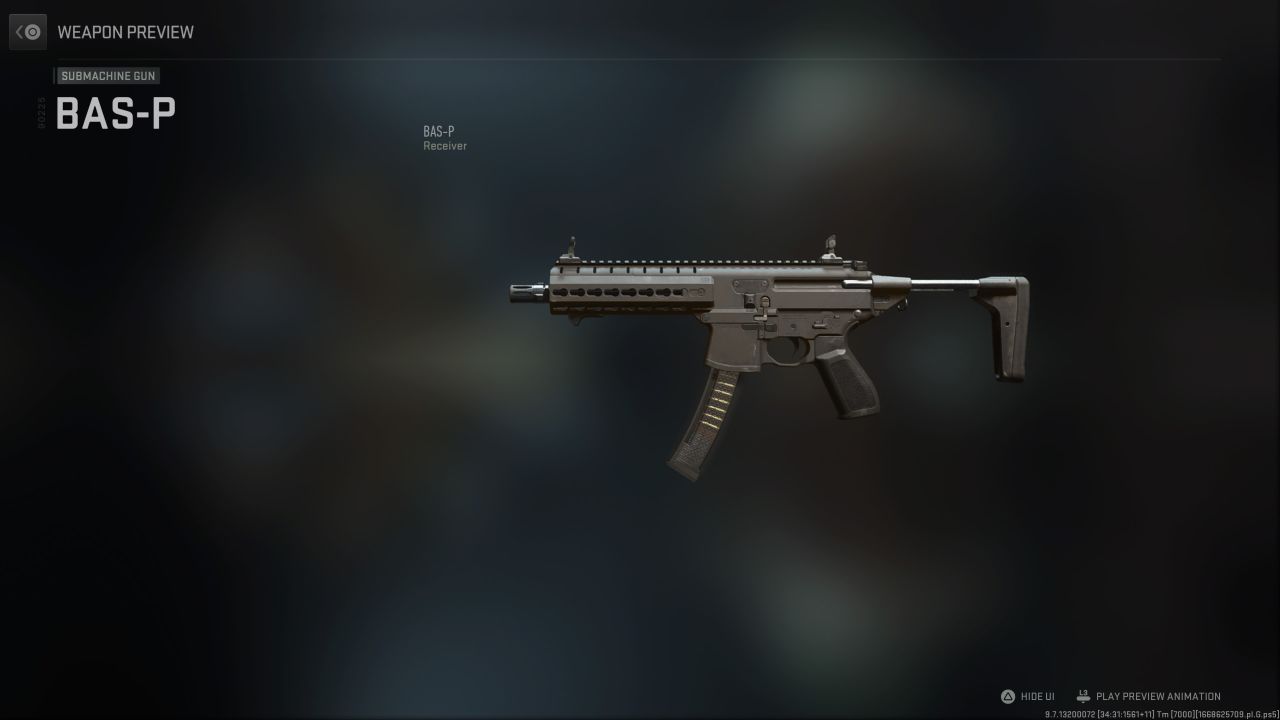Toggle the Receiver attachment label visibility
This screenshot has height=720, width=1280.
tap(444, 145)
